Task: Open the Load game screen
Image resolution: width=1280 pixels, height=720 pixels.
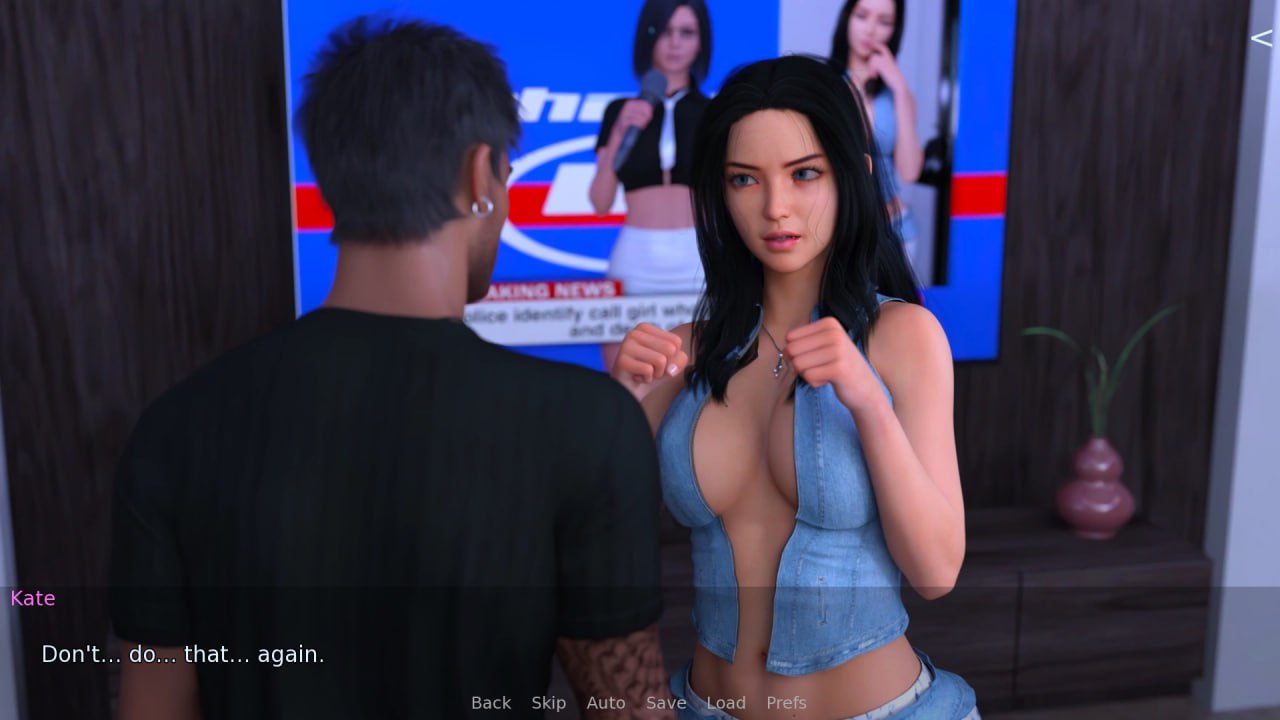Action: tap(725, 703)
